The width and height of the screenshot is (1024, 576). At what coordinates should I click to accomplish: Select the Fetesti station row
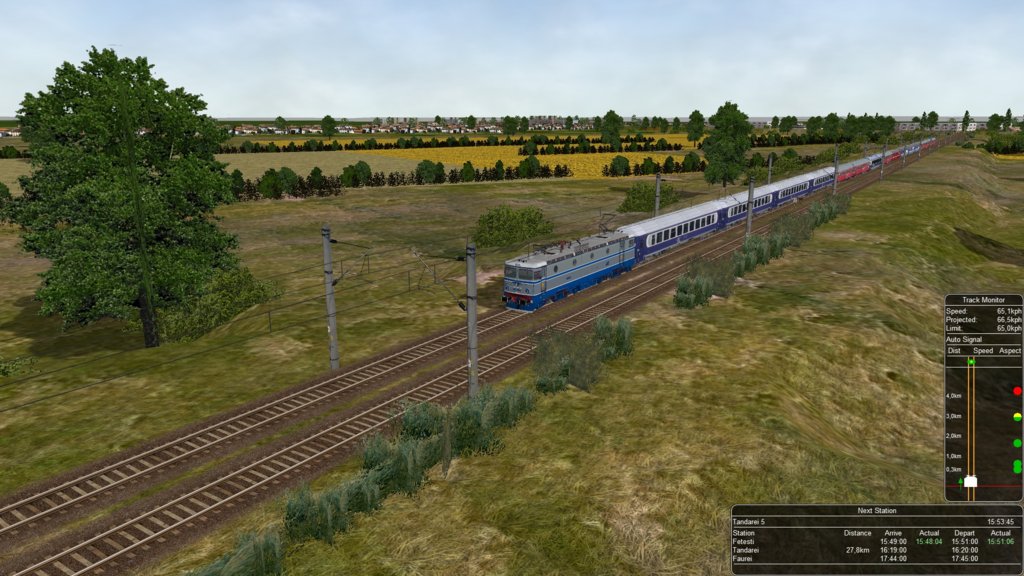(877, 541)
